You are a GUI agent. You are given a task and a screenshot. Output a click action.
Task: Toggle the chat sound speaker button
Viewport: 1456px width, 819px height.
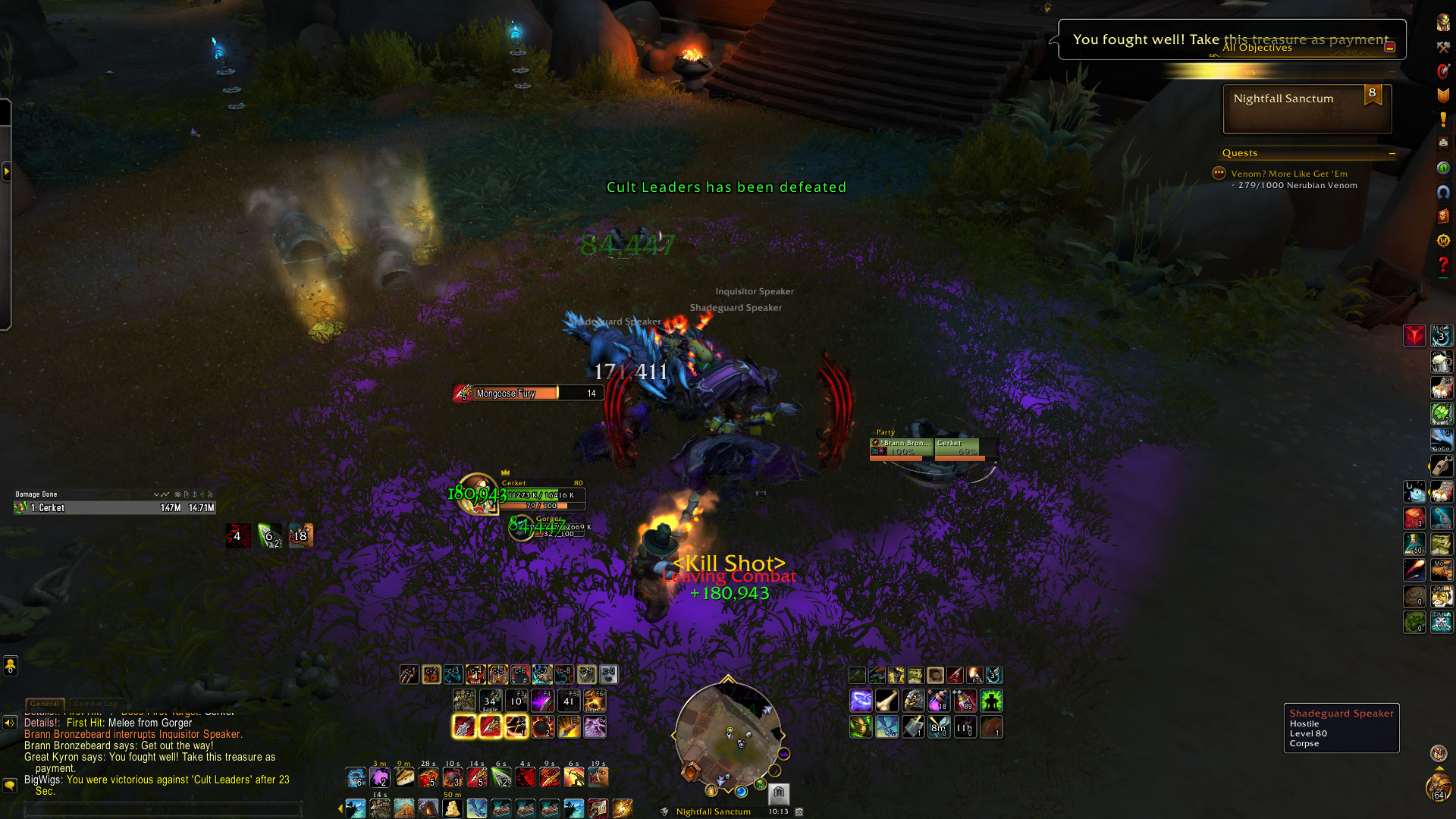coord(10,723)
